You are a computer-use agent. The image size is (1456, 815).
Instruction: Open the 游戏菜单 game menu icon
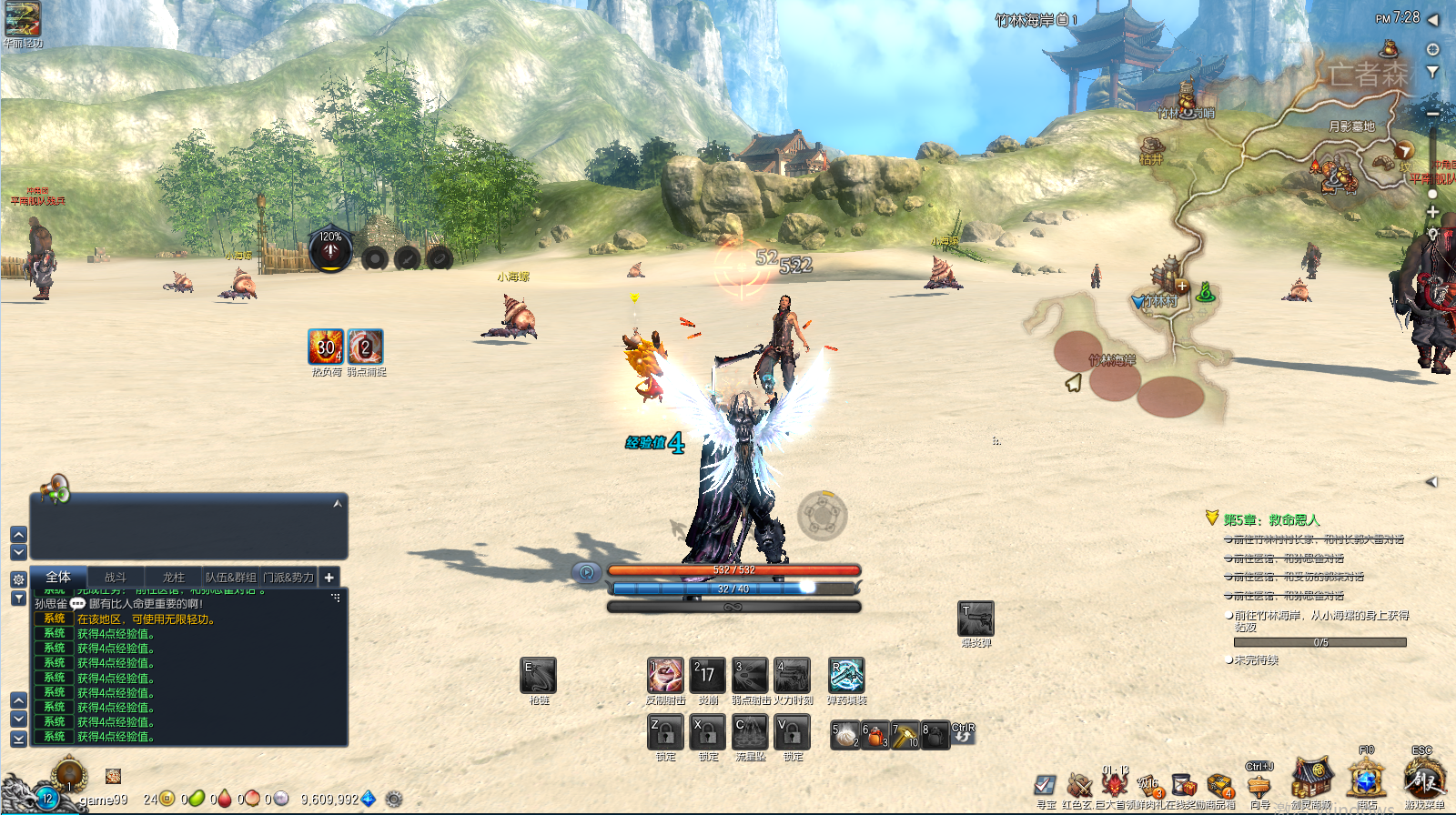[1423, 781]
